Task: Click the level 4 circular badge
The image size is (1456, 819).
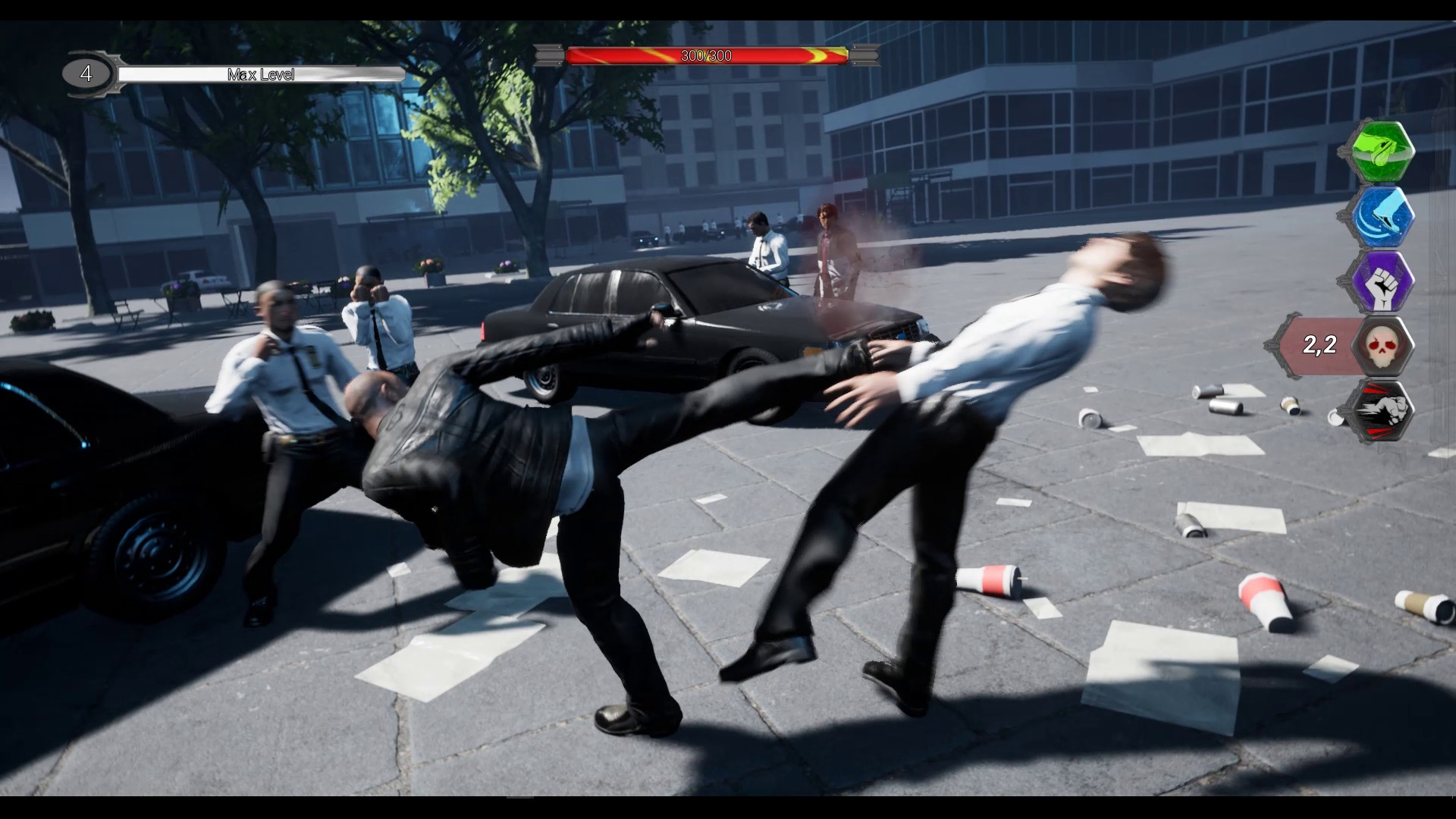Action: (x=86, y=74)
